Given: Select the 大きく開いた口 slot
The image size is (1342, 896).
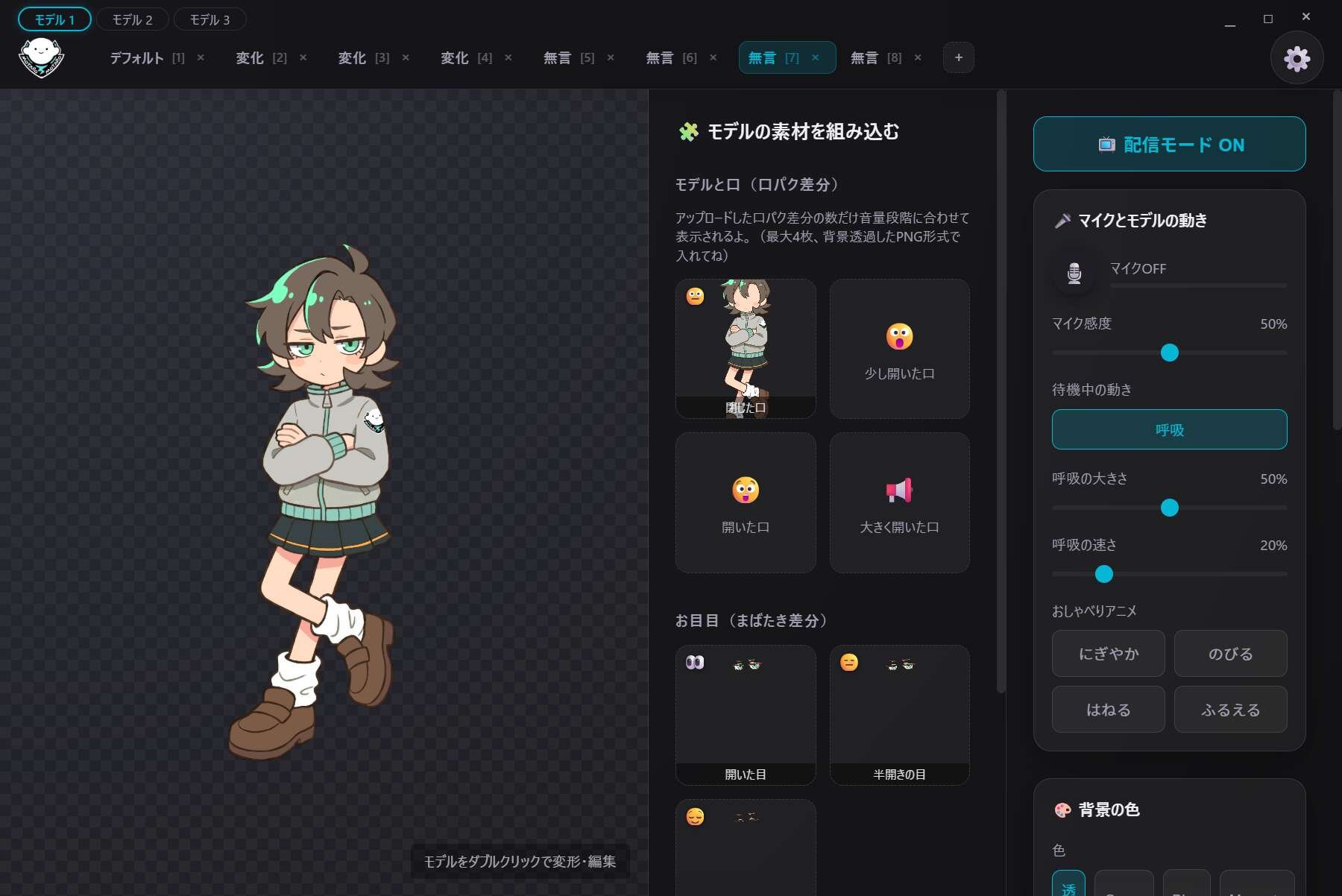Looking at the screenshot, I should [x=899, y=502].
